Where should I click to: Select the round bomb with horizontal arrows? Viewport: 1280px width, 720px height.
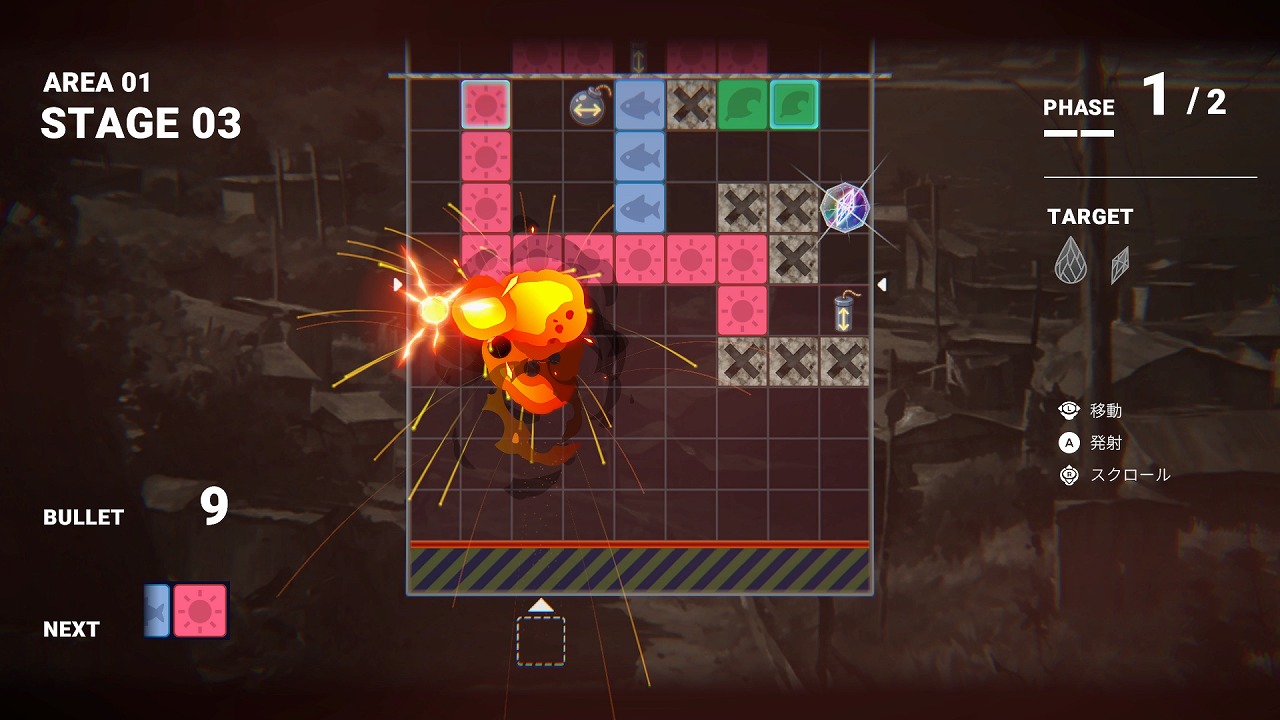[588, 106]
